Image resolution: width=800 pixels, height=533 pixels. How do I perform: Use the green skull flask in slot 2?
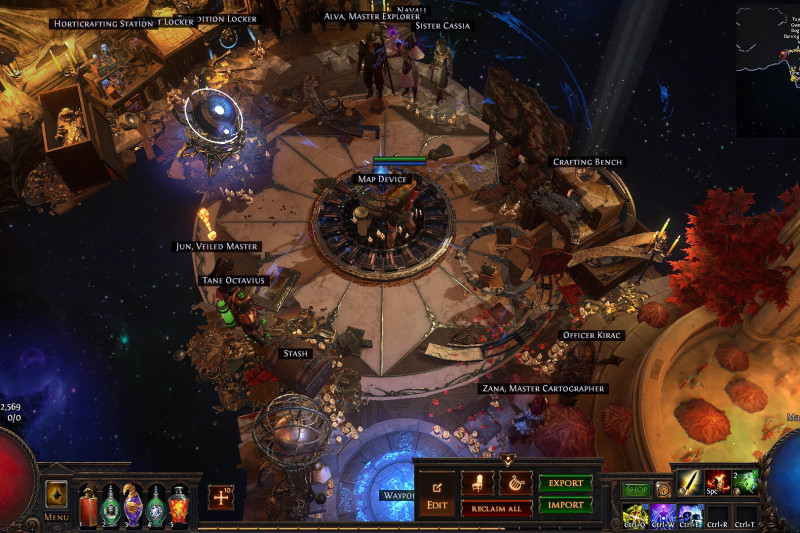click(x=110, y=503)
